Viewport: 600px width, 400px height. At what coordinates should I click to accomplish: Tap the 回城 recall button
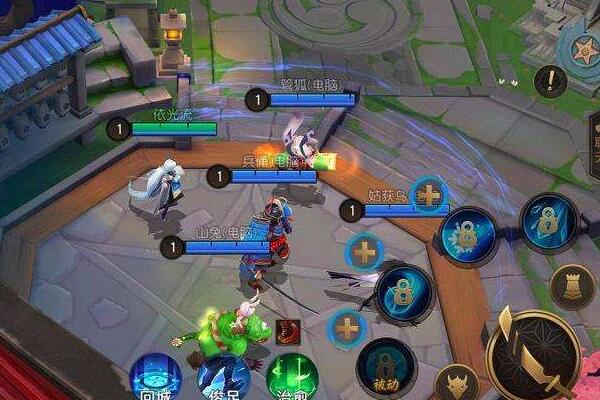(157, 378)
